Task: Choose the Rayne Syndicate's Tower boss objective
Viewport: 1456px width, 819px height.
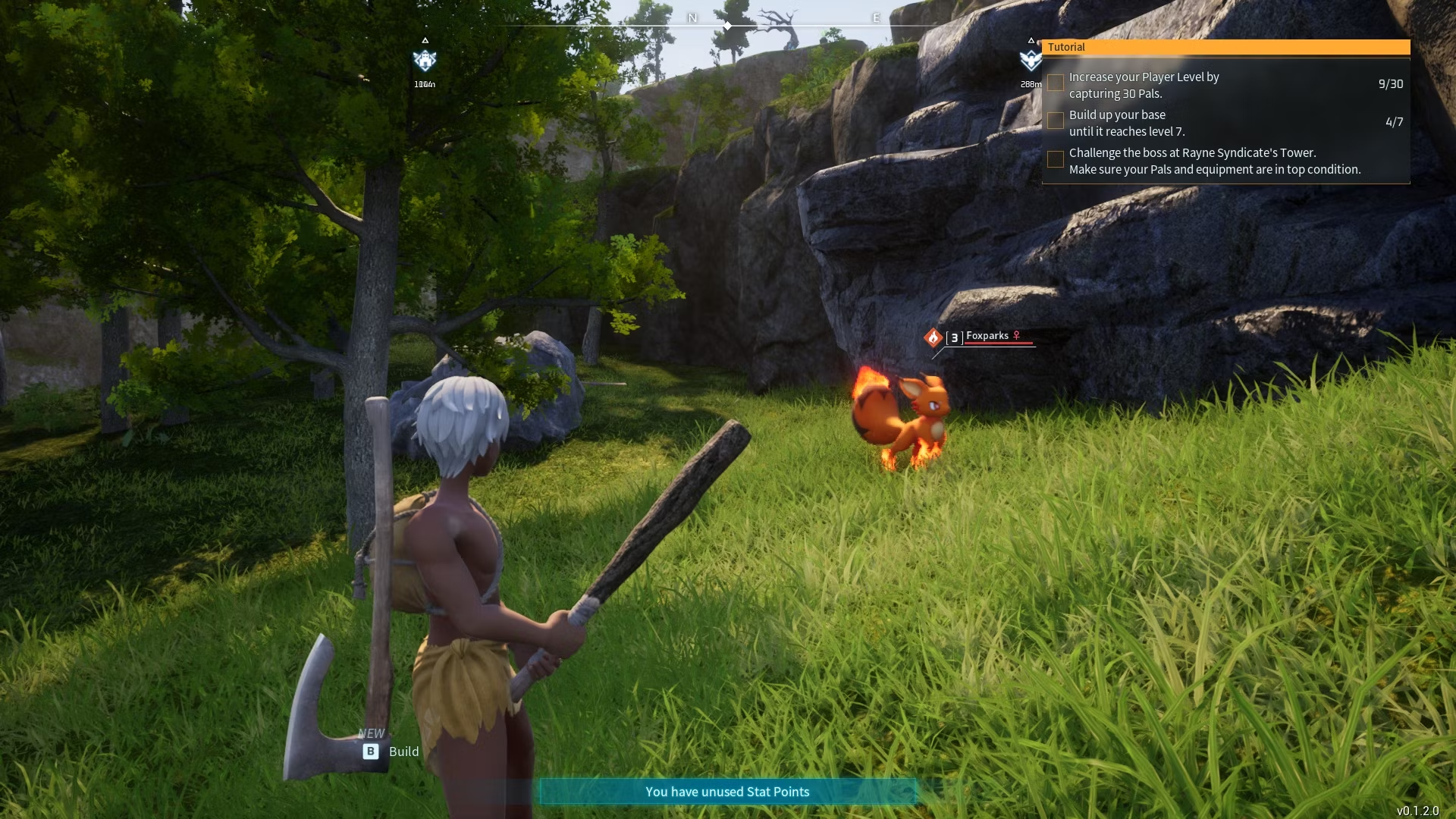Action: pos(1214,161)
